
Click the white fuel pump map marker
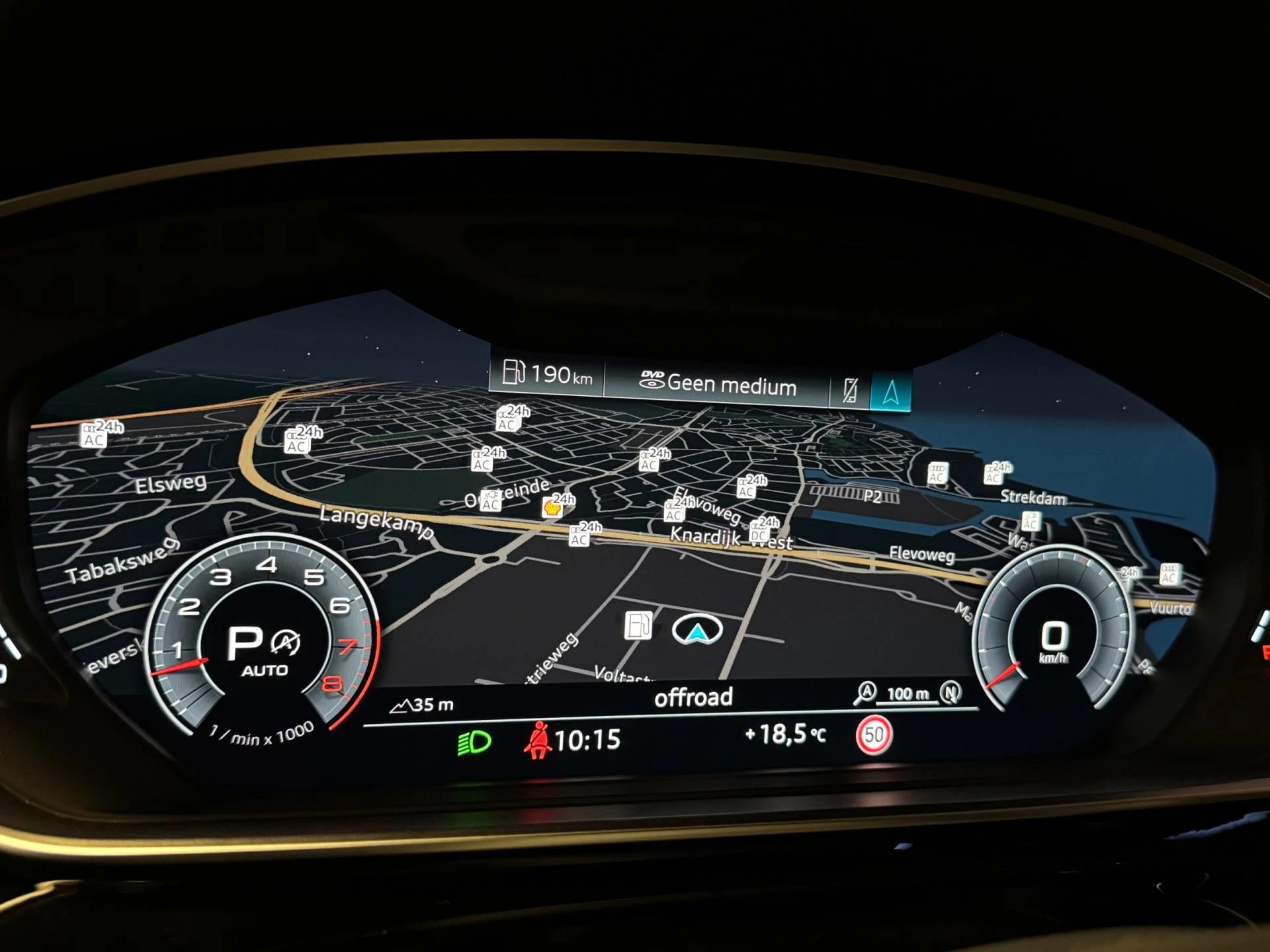tap(638, 625)
